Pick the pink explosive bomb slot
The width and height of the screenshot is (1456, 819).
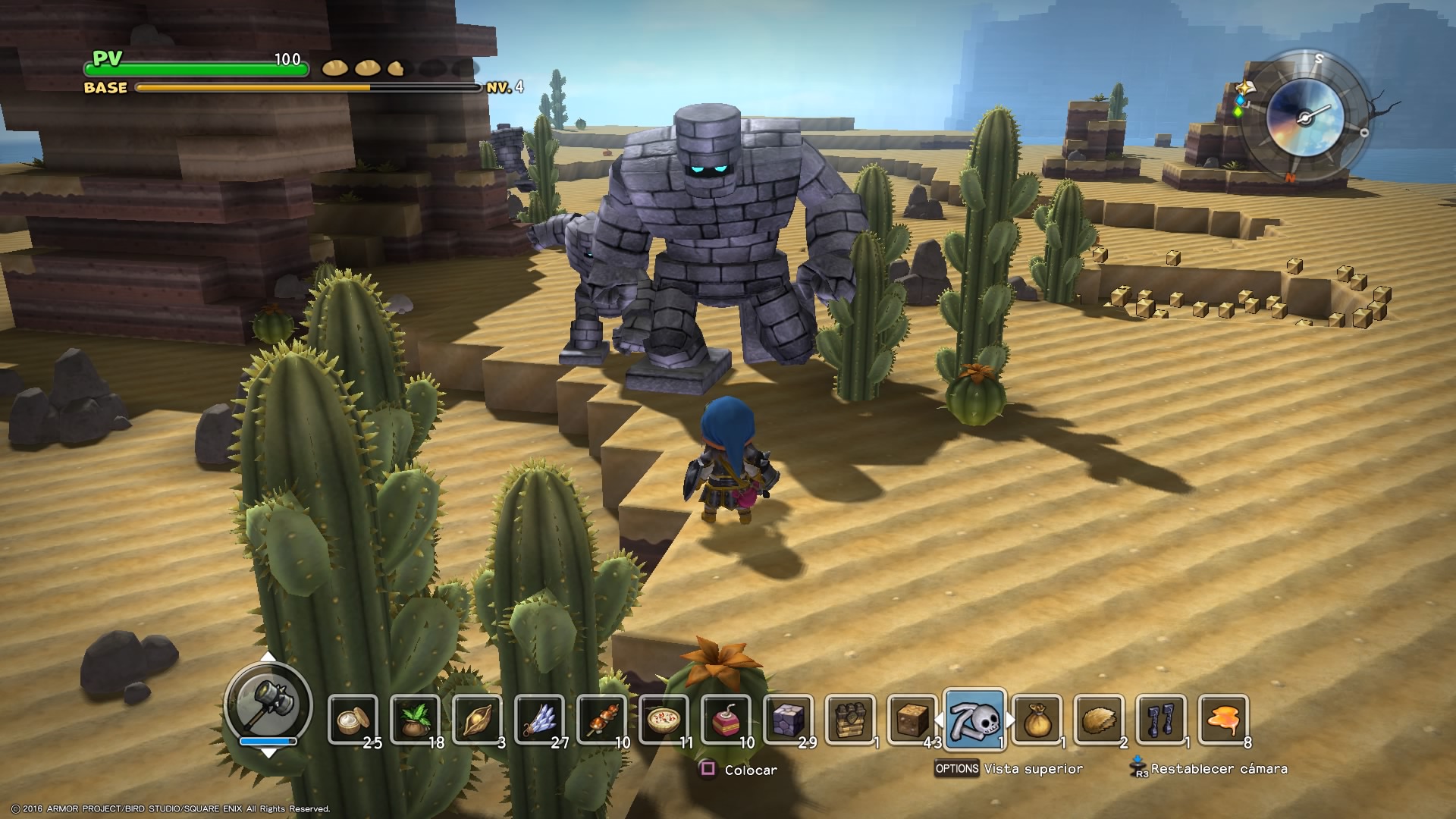pyautogui.click(x=726, y=719)
